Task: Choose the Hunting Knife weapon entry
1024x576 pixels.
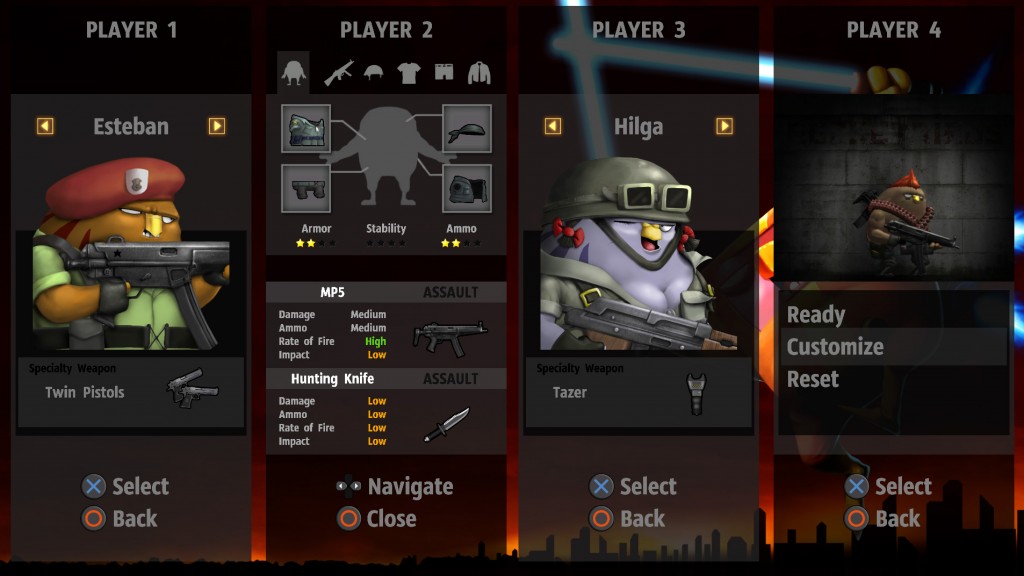Action: click(386, 410)
